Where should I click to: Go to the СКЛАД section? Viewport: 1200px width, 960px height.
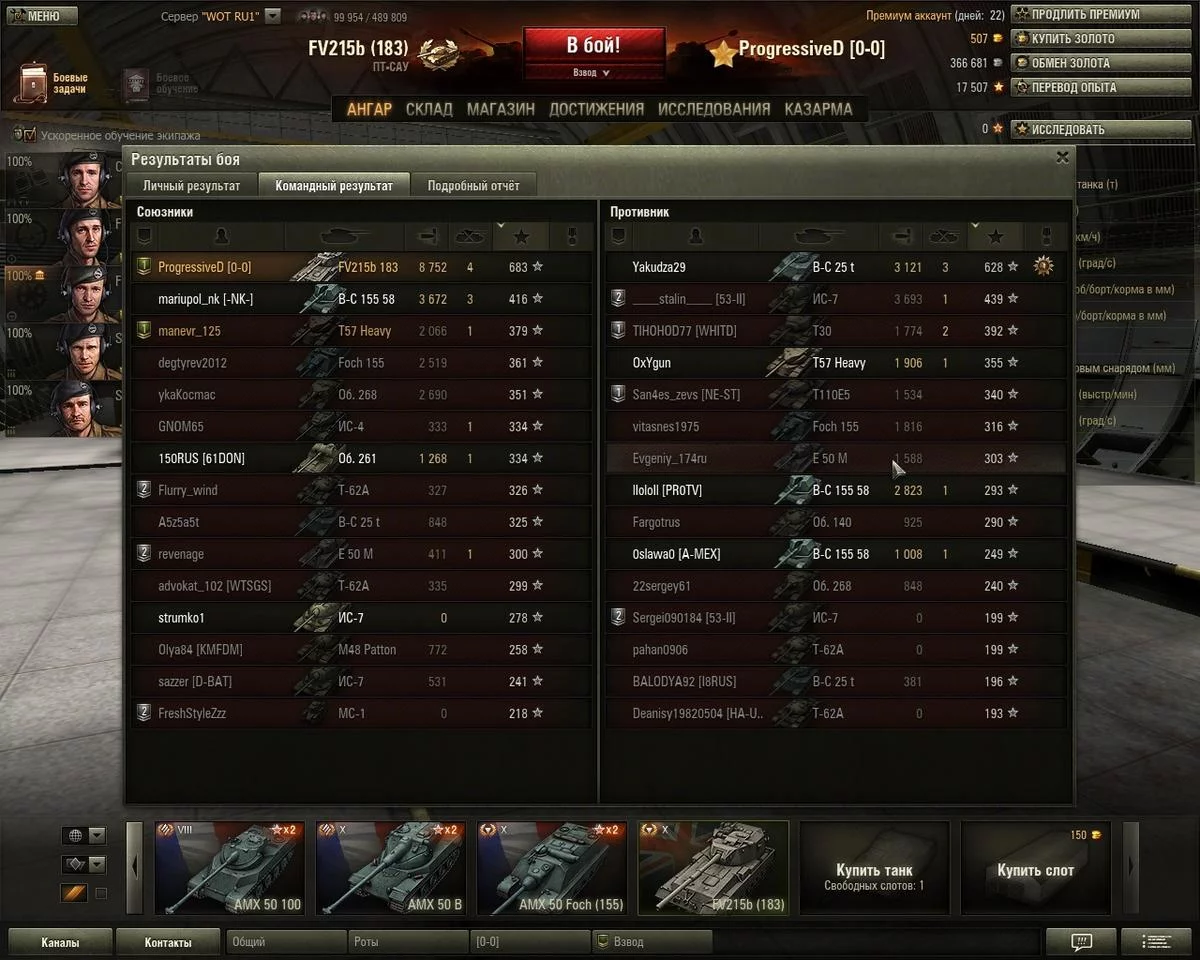(x=429, y=109)
